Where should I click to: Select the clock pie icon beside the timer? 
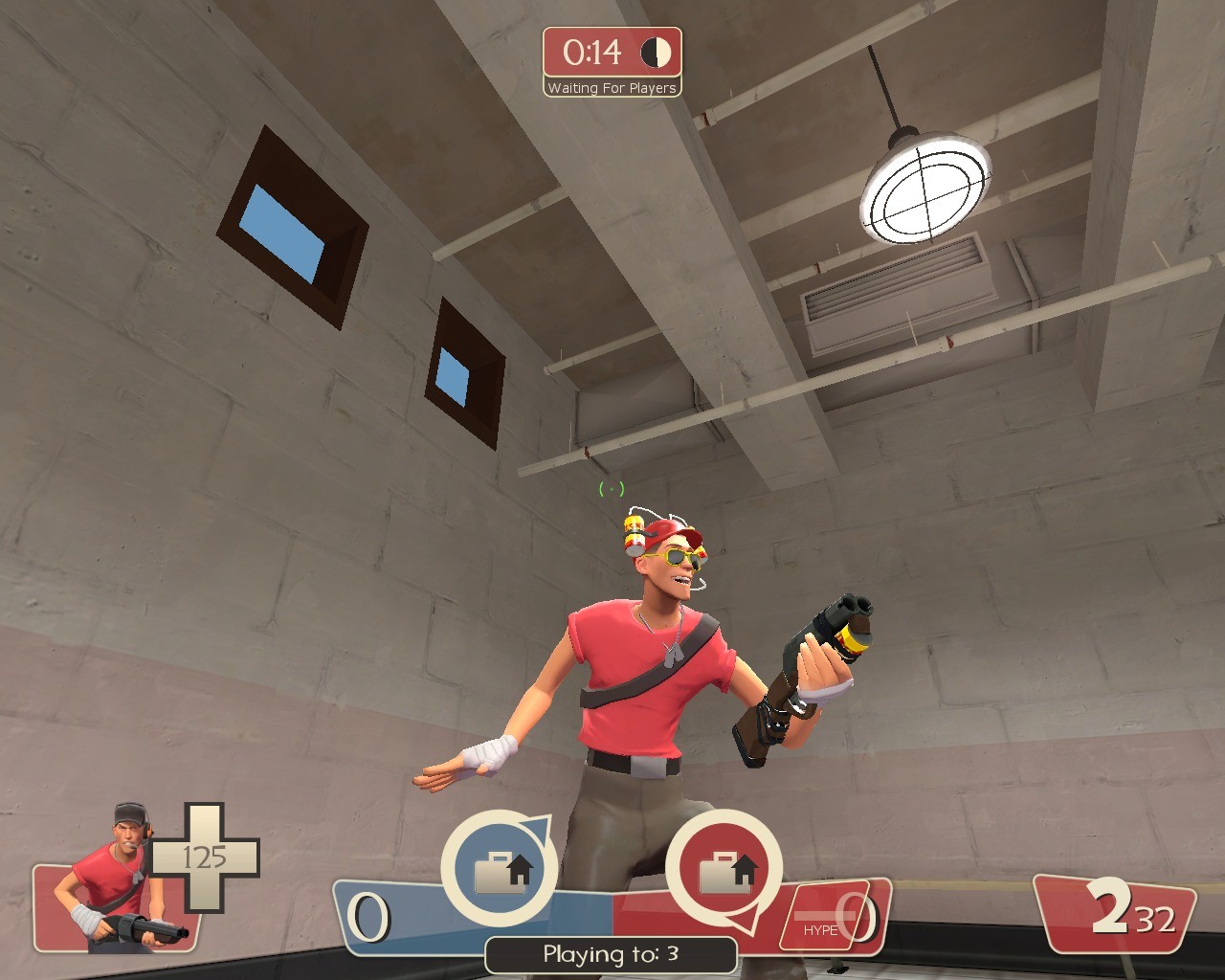click(x=656, y=55)
